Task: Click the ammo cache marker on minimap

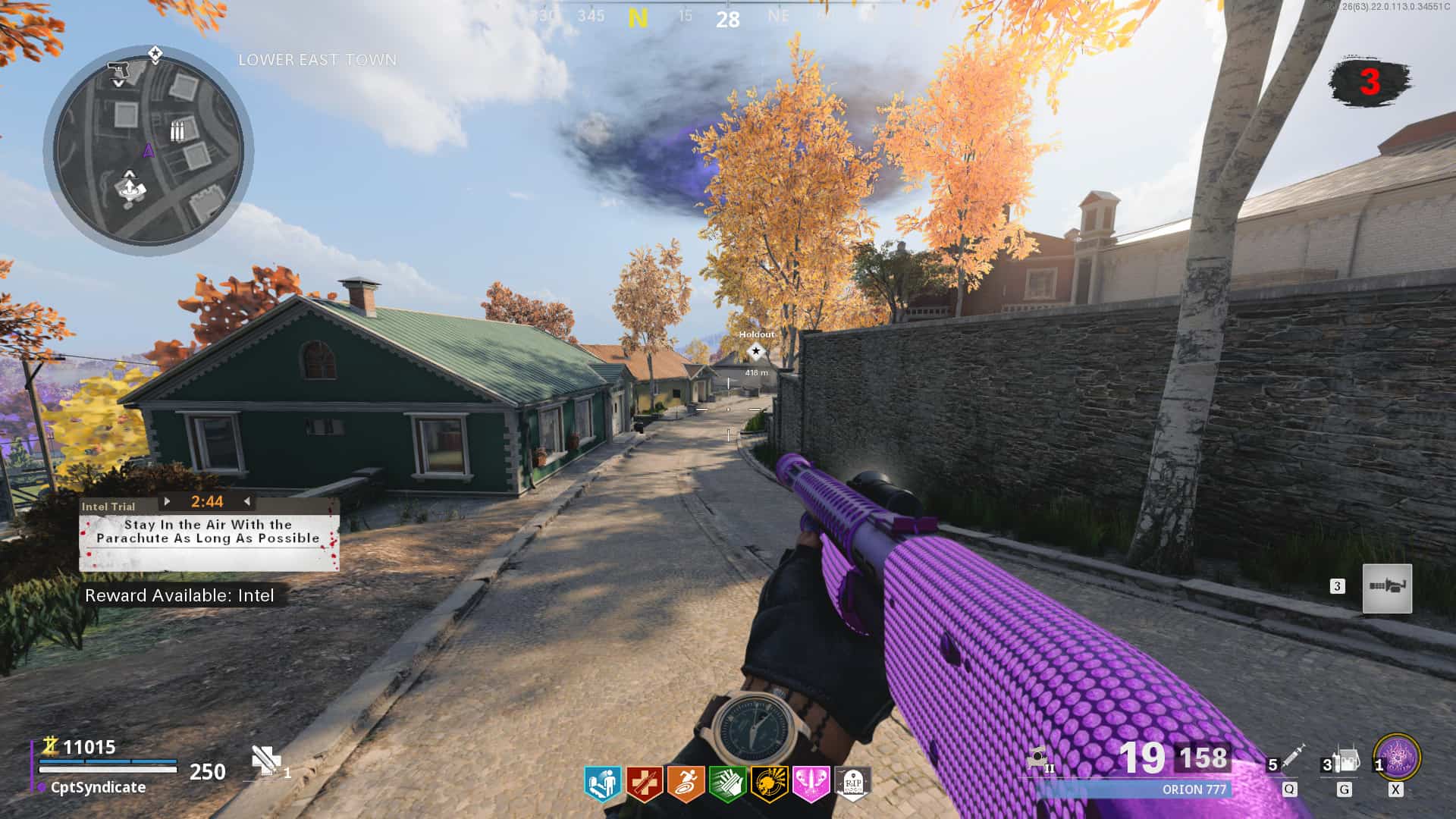Action: pos(177,131)
